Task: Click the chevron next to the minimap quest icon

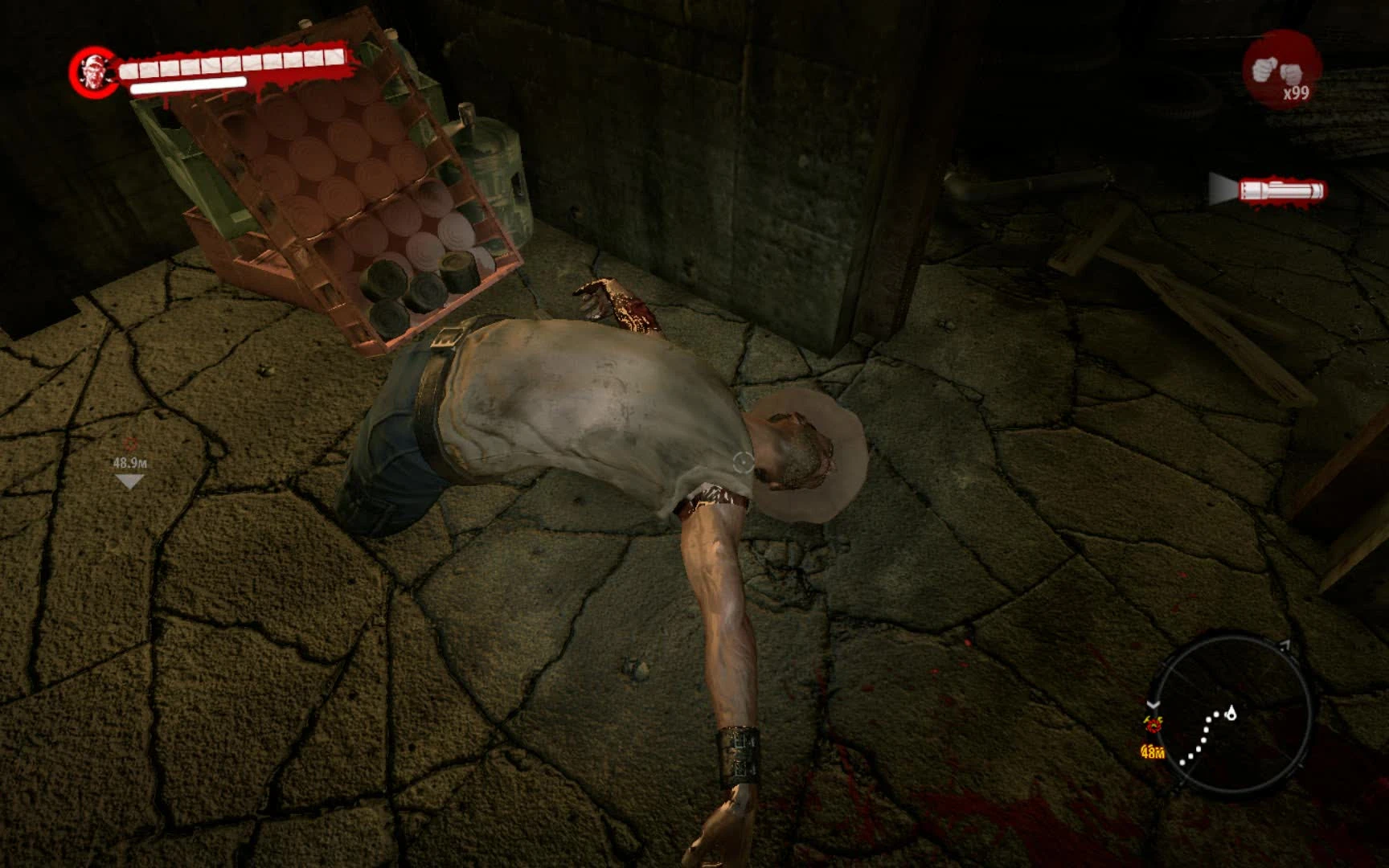Action: 1153,704
